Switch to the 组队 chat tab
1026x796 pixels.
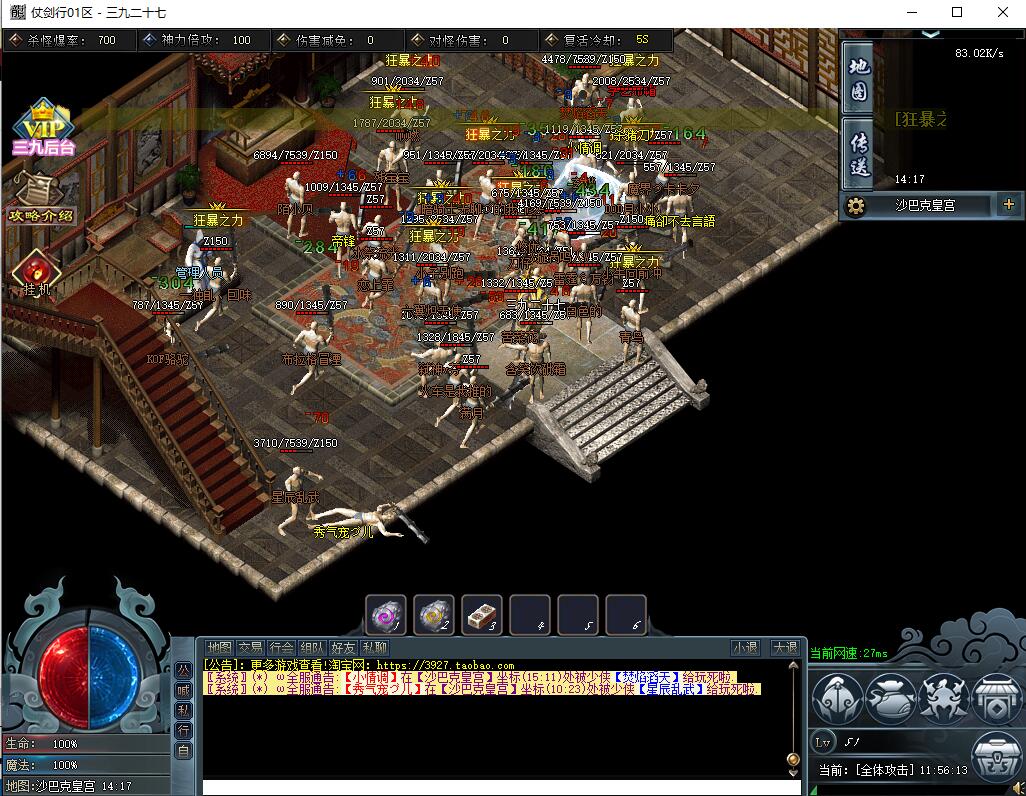(313, 648)
